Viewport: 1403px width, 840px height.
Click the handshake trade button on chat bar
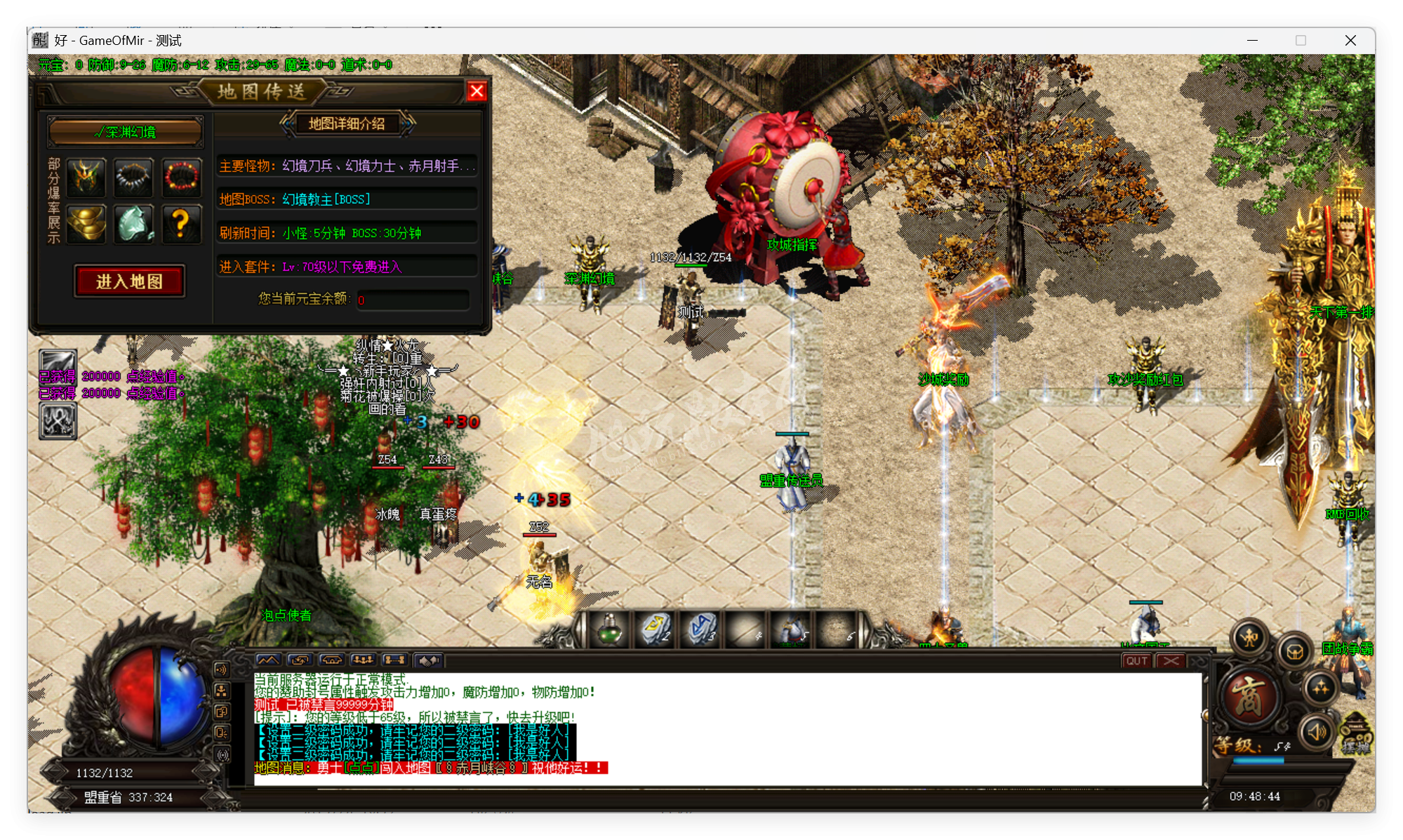coord(428,660)
